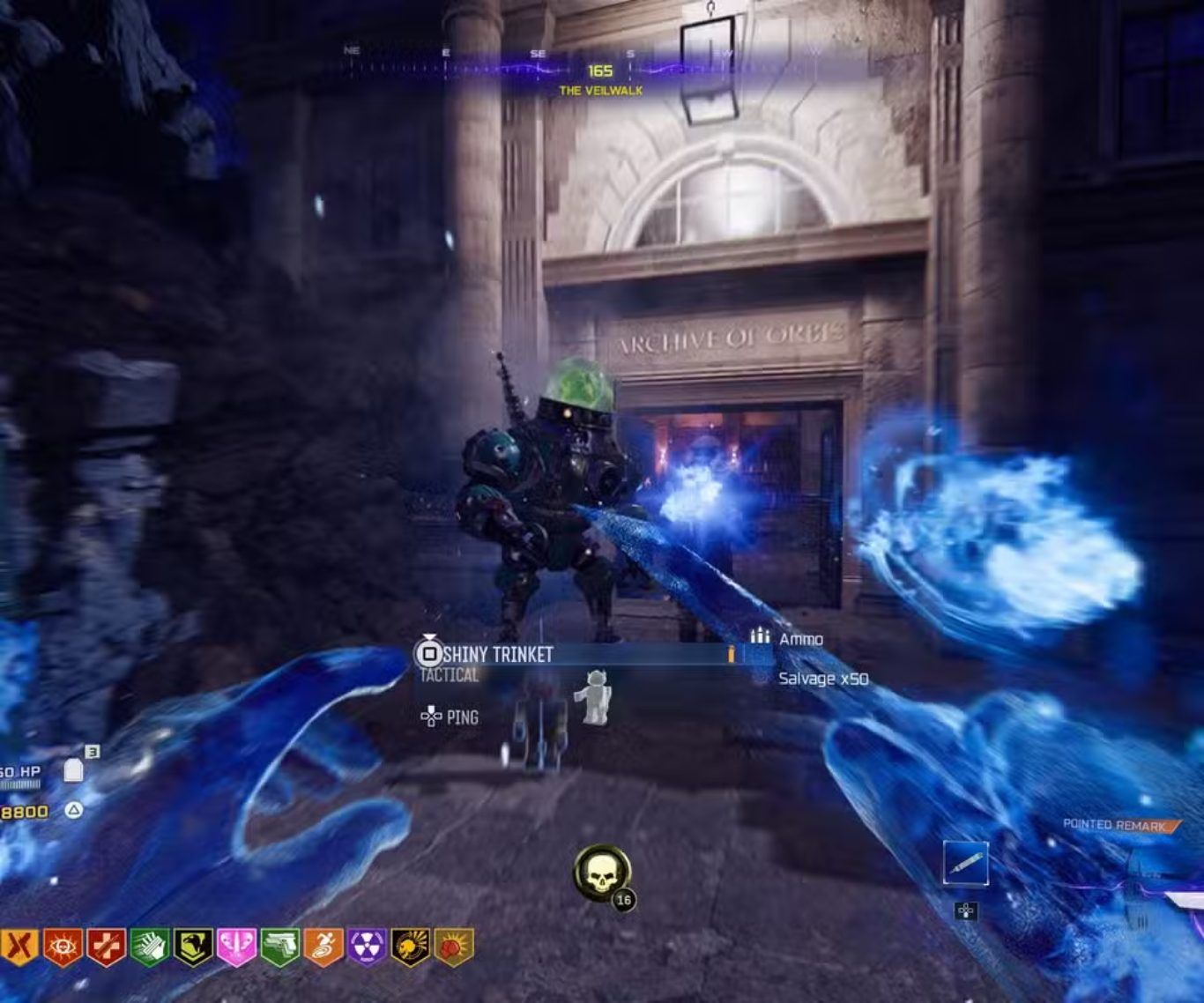Image resolution: width=1204 pixels, height=1003 pixels.
Task: Pick the Ammo option in the wheel
Action: pyautogui.click(x=800, y=639)
